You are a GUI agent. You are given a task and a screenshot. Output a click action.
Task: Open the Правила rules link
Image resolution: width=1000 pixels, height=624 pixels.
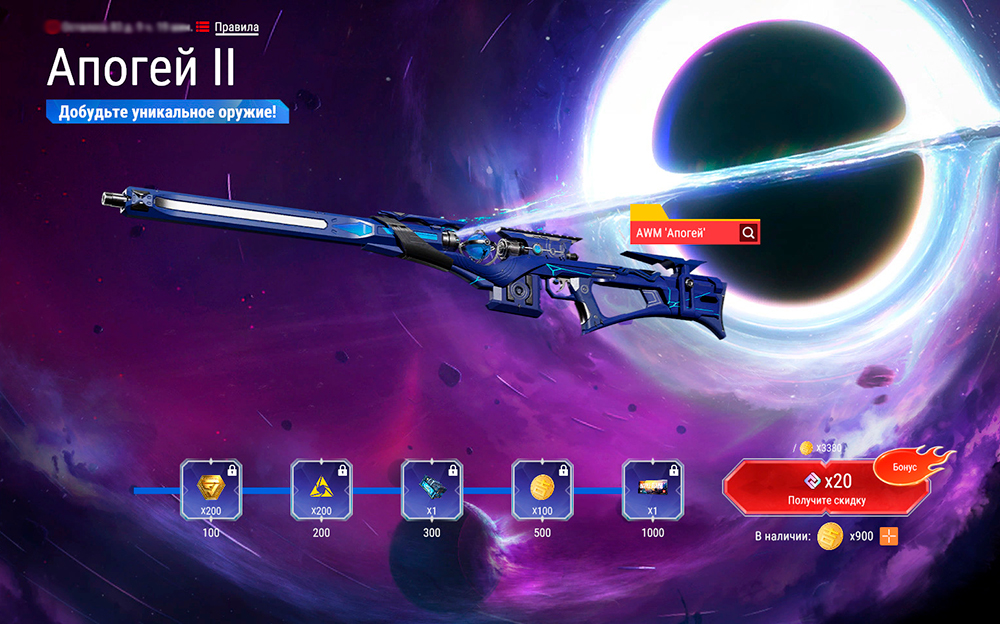pyautogui.click(x=236, y=27)
